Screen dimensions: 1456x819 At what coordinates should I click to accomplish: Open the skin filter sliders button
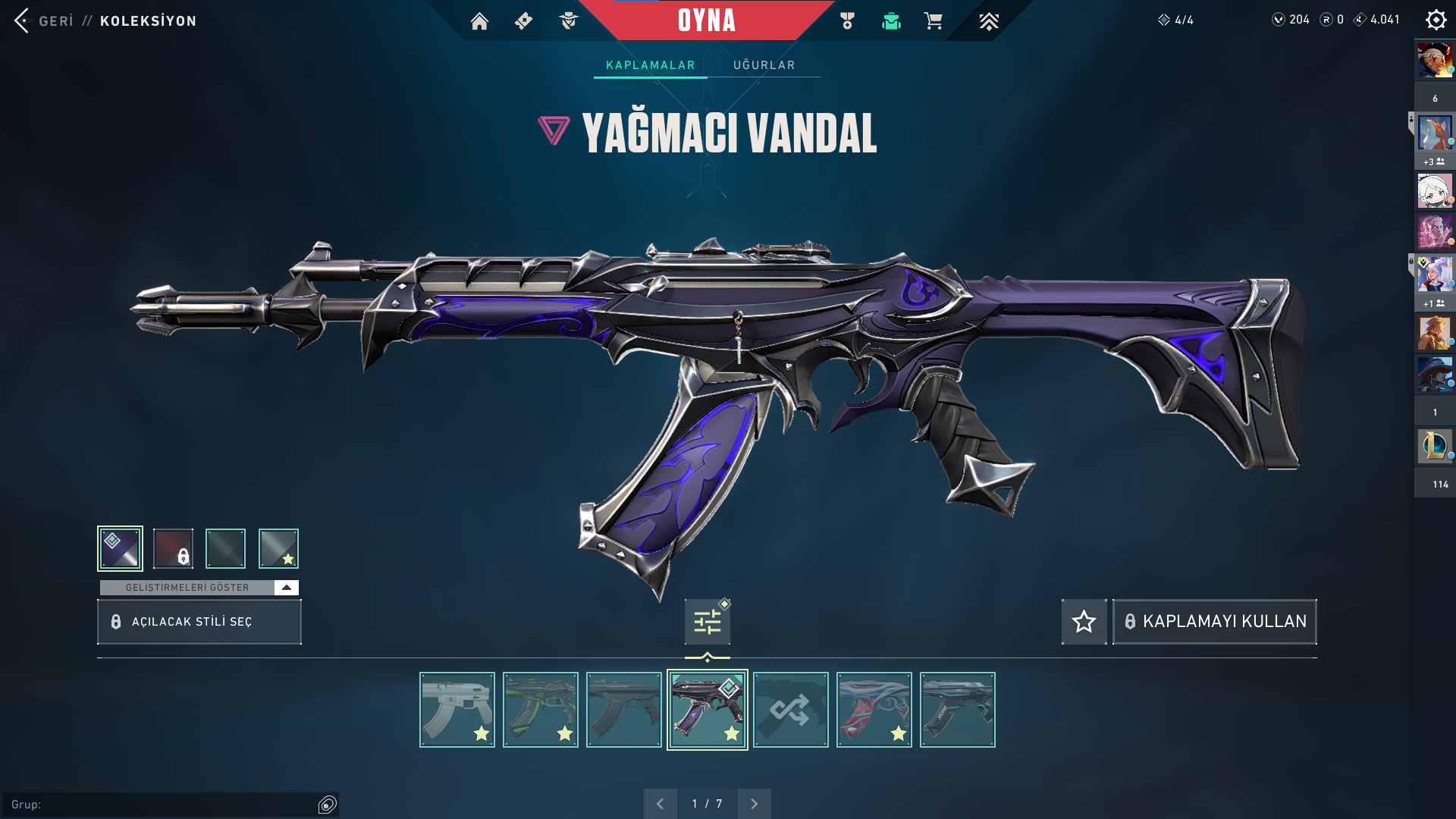point(707,622)
